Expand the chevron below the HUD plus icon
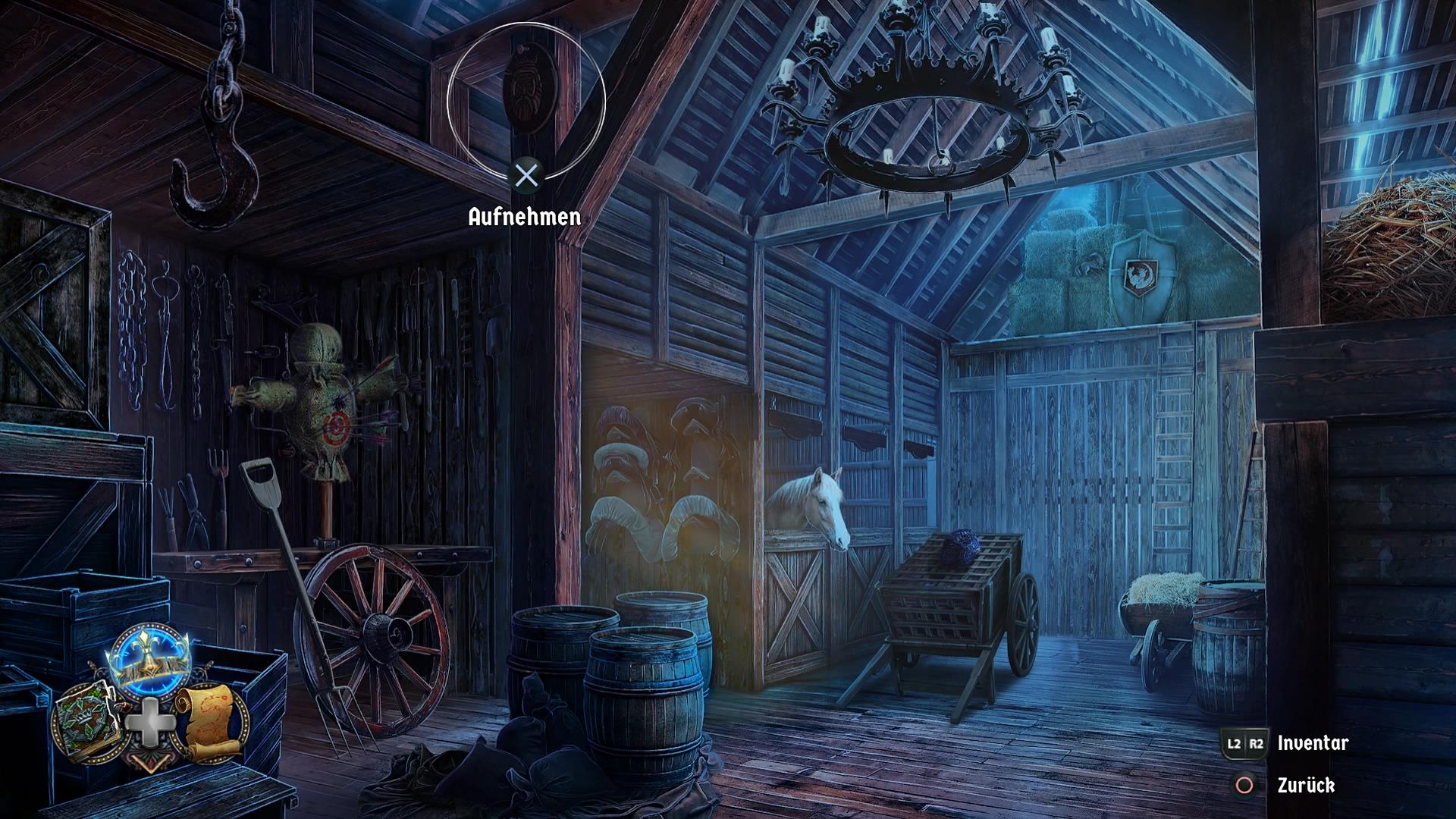Image resolution: width=1456 pixels, height=819 pixels. (x=150, y=763)
